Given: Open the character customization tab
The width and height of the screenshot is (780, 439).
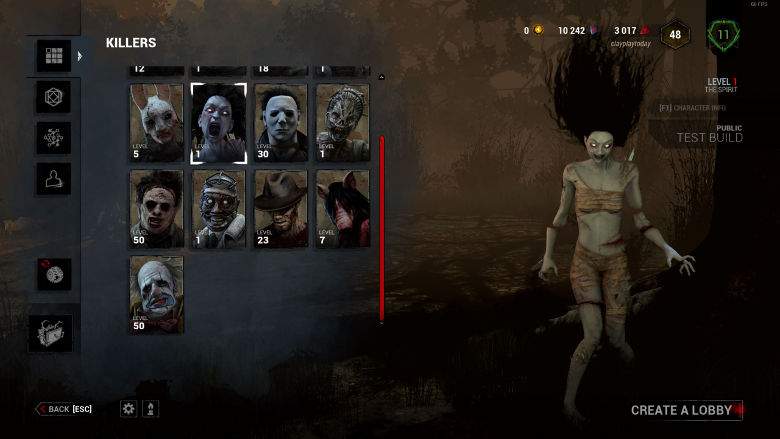Looking at the screenshot, I should coord(54,179).
